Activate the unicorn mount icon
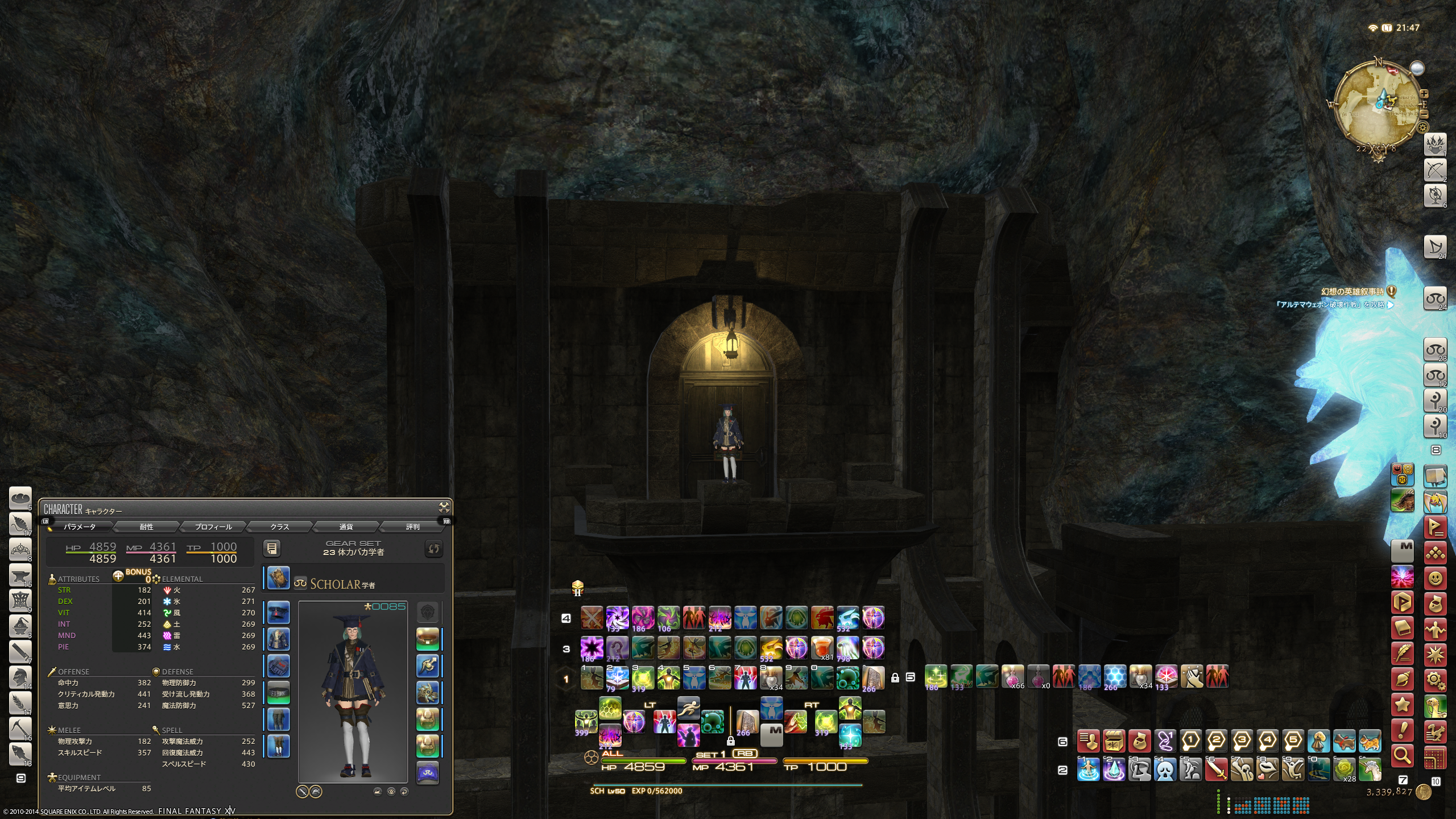The image size is (1456, 819). pos(1370,770)
